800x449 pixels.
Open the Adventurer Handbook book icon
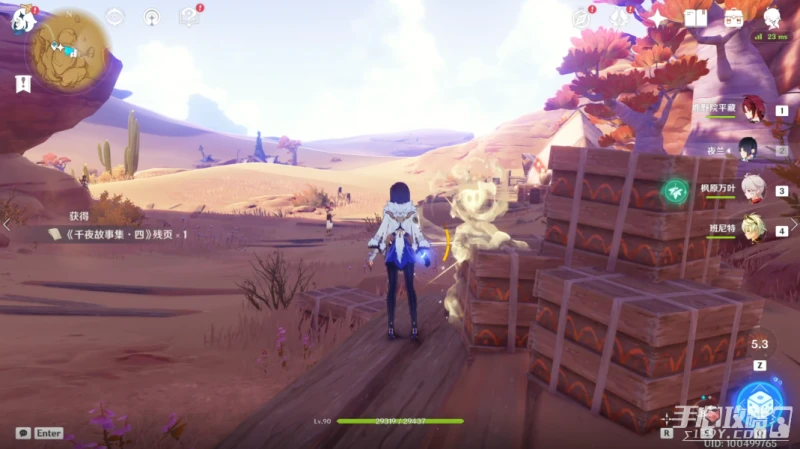[x=696, y=18]
